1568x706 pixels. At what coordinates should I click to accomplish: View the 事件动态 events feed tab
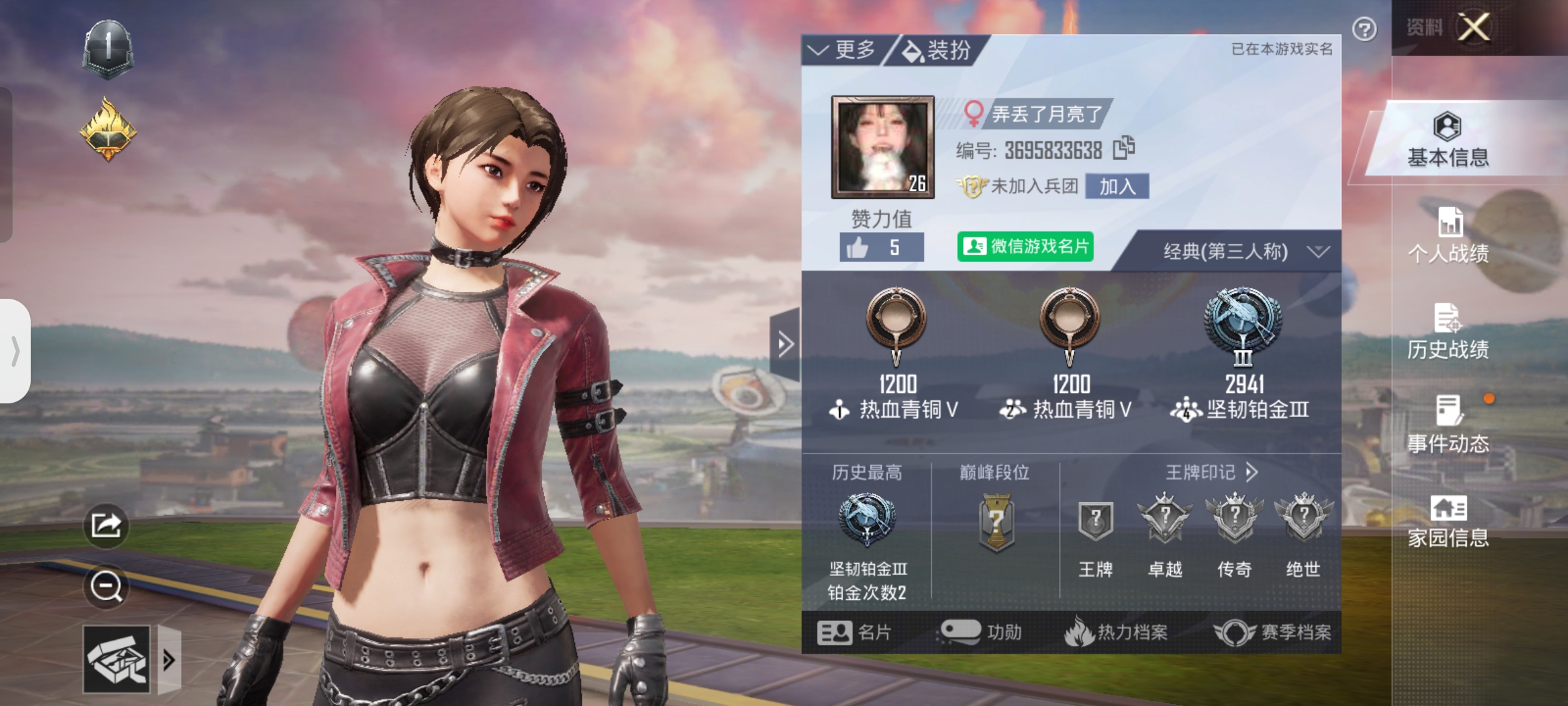1448,426
